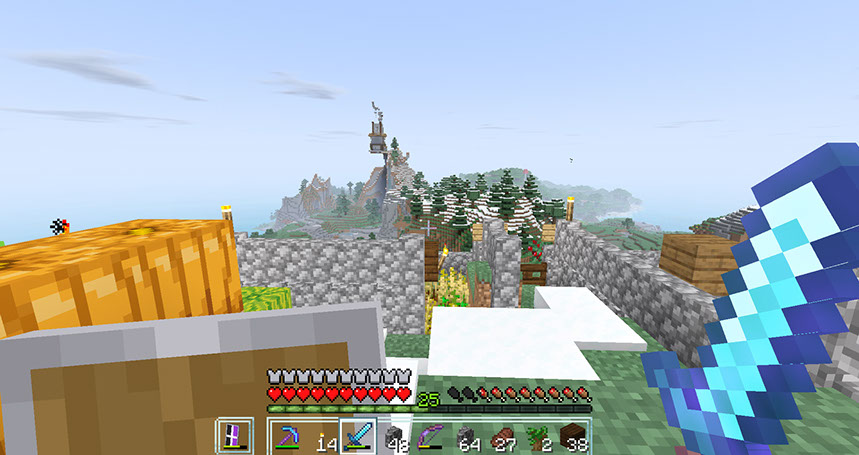Select the enchanted diamond pickaxe slot

(289, 437)
